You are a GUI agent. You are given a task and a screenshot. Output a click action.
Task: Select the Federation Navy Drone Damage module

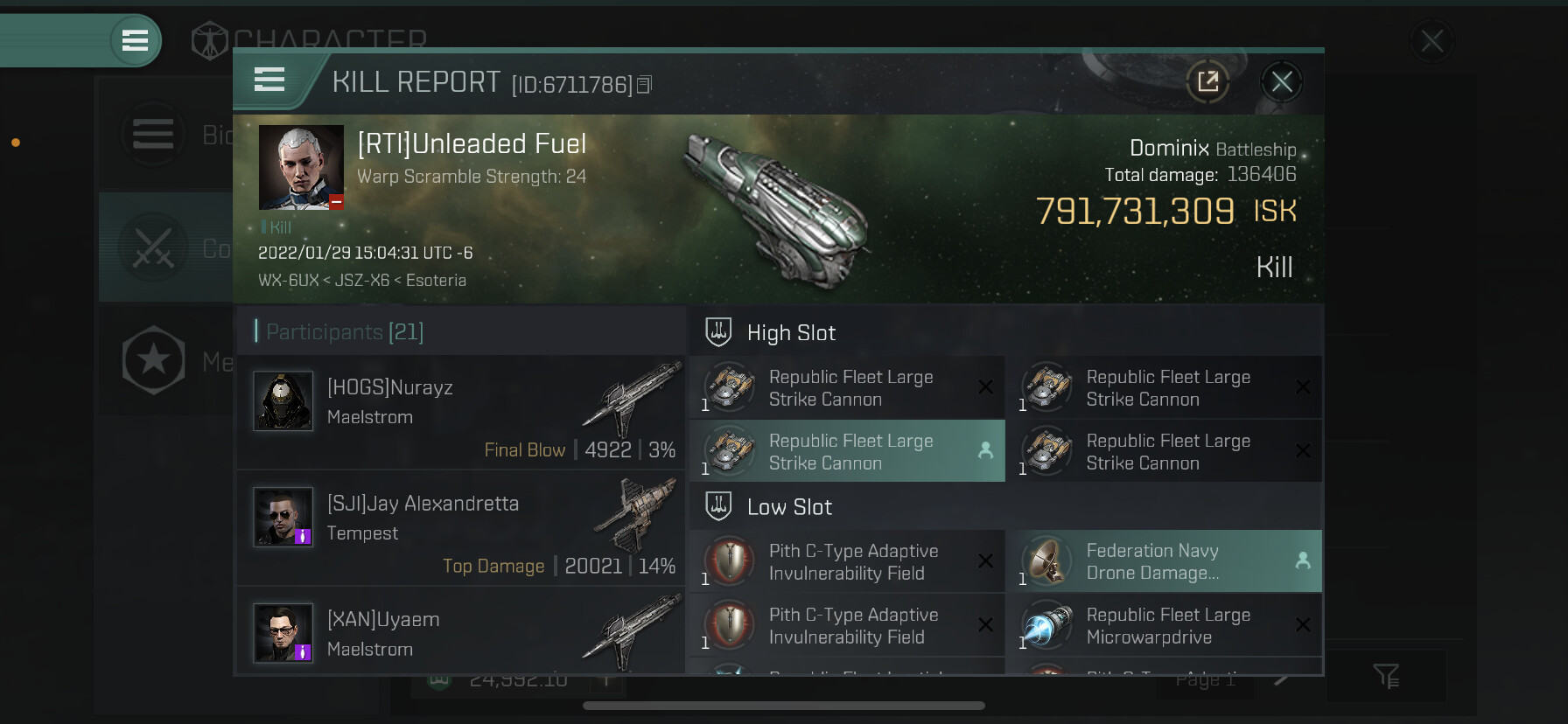tap(1164, 561)
